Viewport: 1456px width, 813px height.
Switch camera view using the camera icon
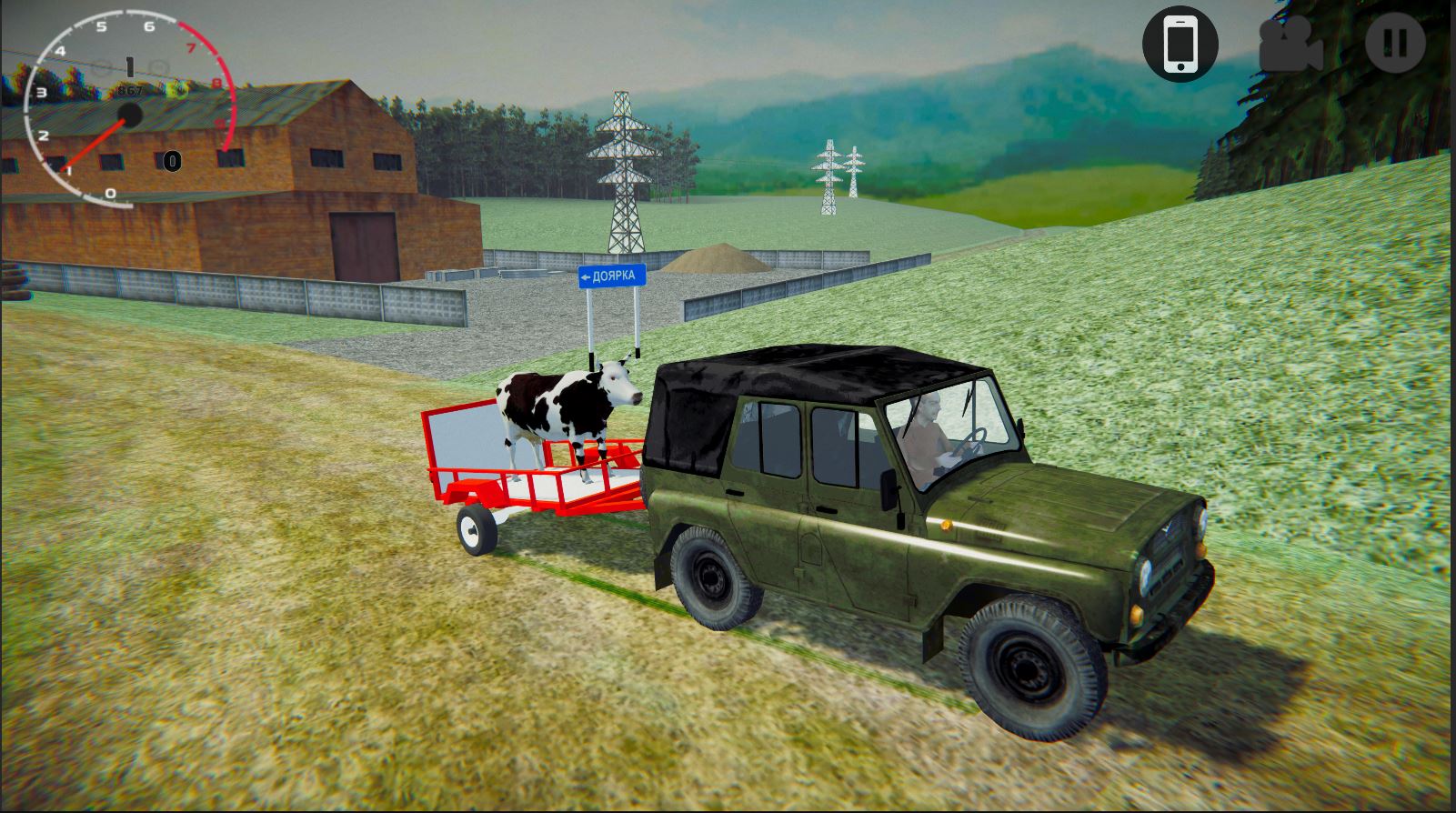click(1290, 44)
